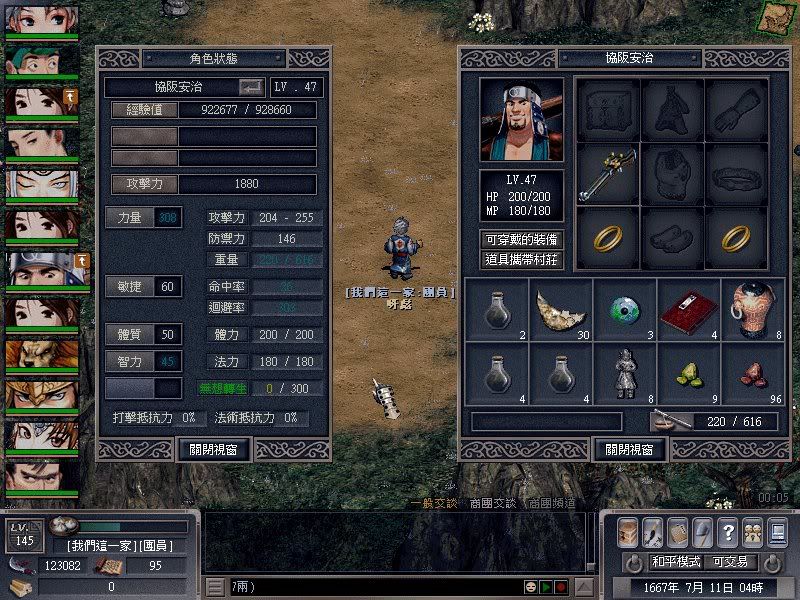Image resolution: width=800 pixels, height=600 pixels.
Task: Select the 道具攜帶村莊 button
Action: pyautogui.click(x=521, y=260)
